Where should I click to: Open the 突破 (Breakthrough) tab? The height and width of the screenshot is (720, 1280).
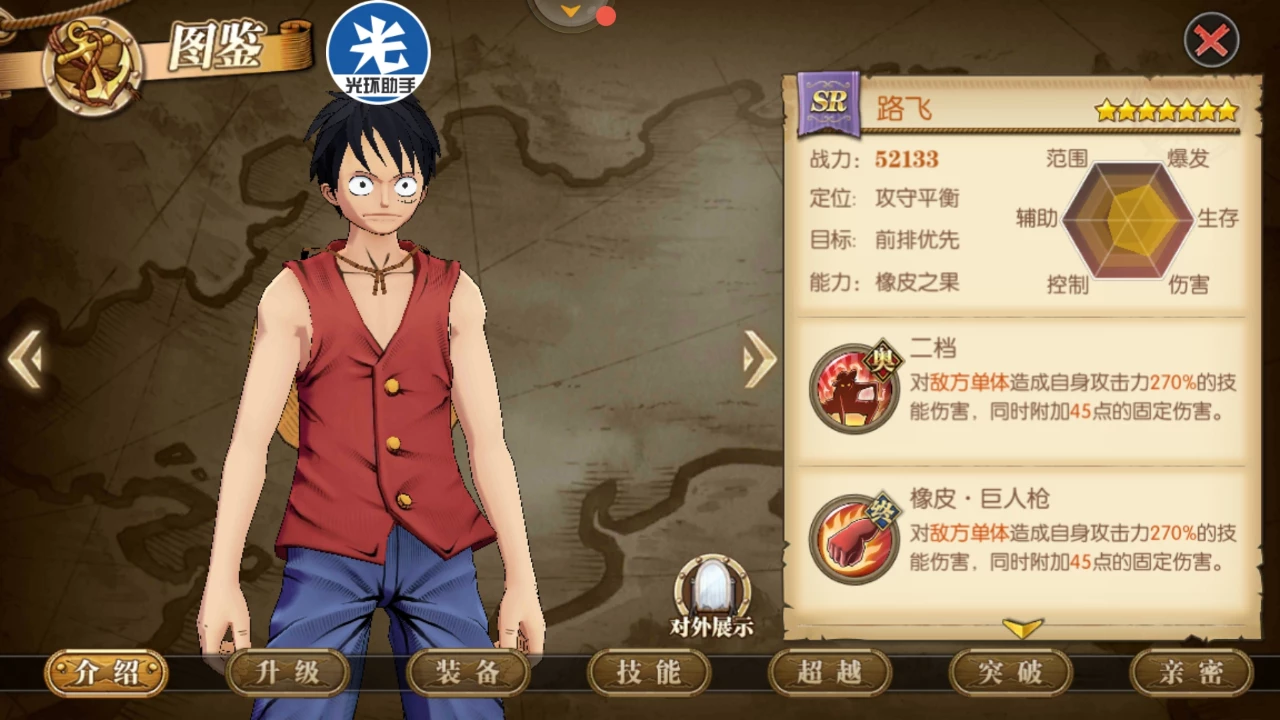point(1010,673)
